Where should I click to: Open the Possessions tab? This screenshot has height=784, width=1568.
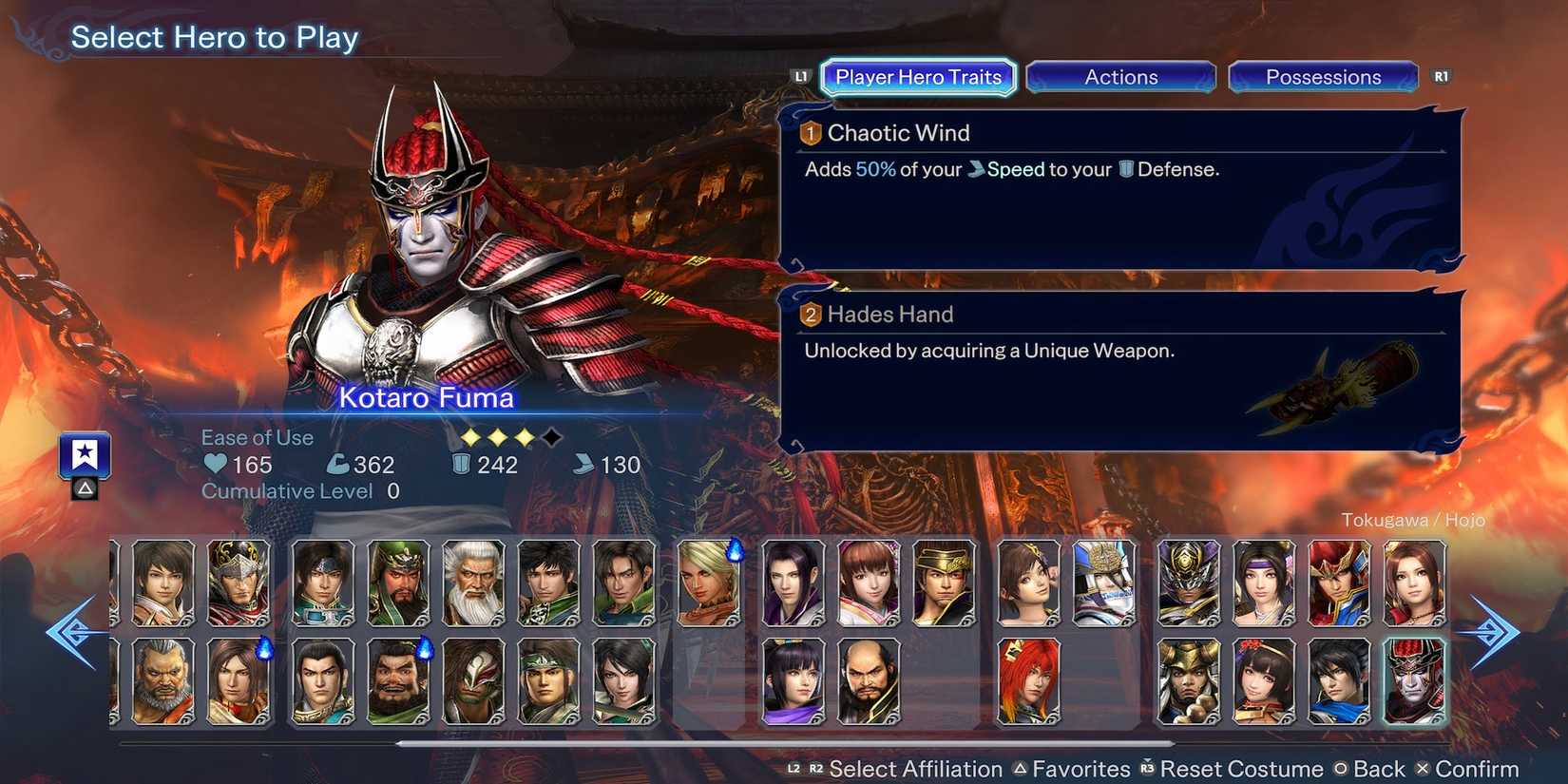(1324, 77)
